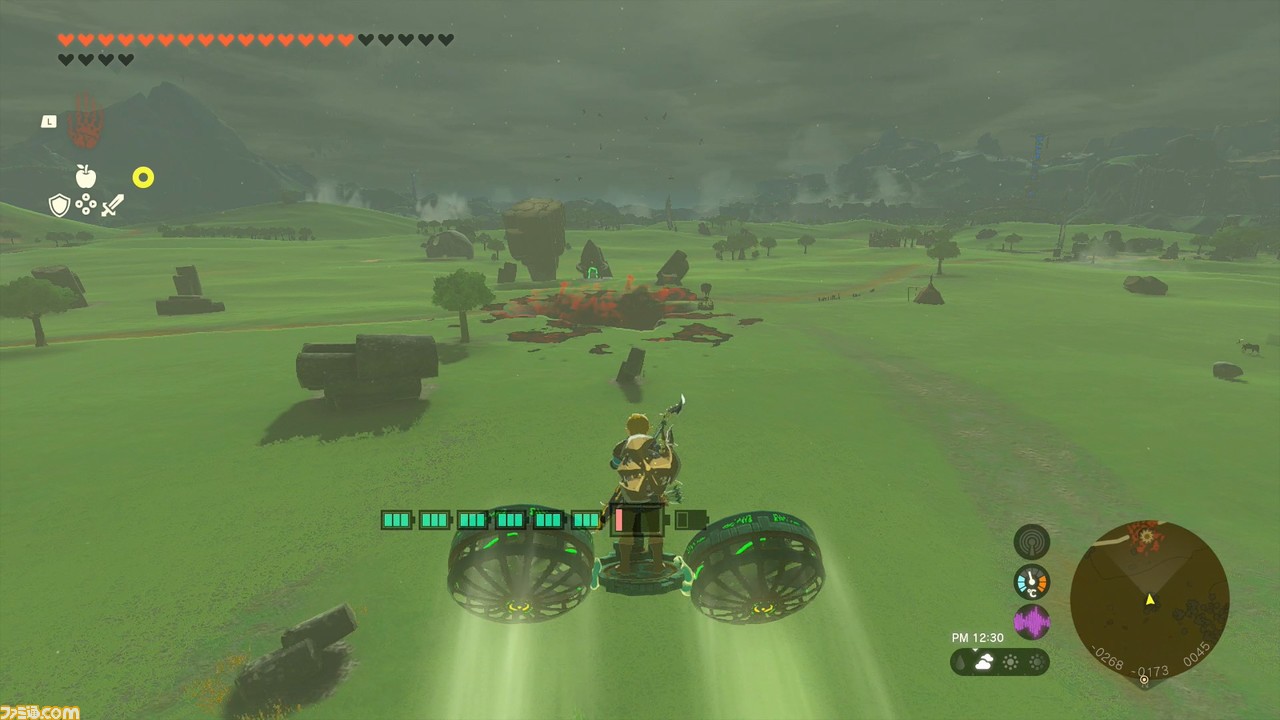Image resolution: width=1280 pixels, height=720 pixels.
Task: Click the first red heart in the health bar
Action: click(x=66, y=40)
